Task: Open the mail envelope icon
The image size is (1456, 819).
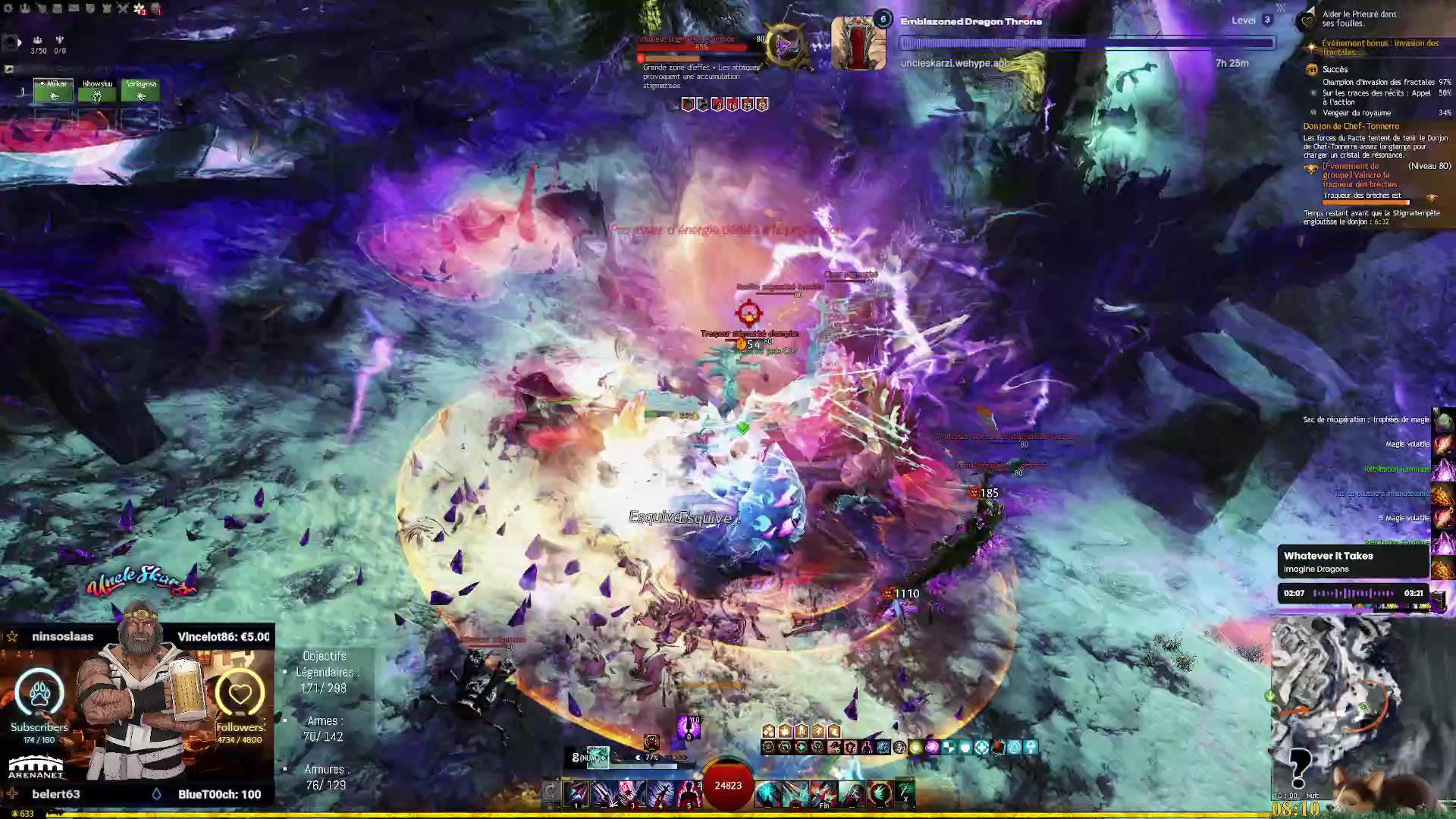Action: 74,8
